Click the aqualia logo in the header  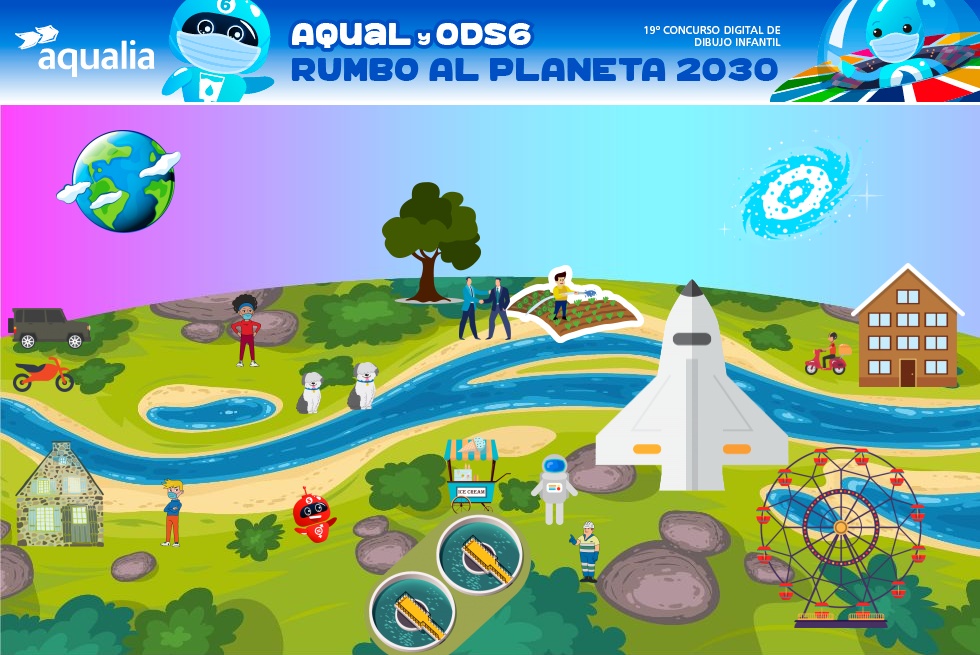click(x=84, y=51)
